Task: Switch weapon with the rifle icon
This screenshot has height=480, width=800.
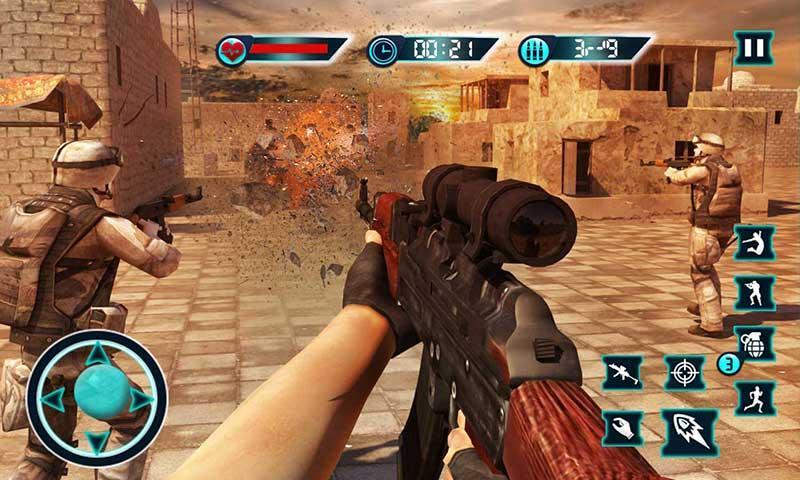Action: (622, 373)
